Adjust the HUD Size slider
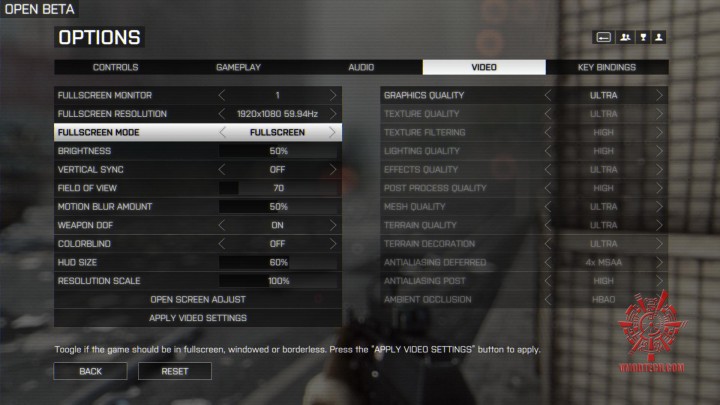 [278, 262]
